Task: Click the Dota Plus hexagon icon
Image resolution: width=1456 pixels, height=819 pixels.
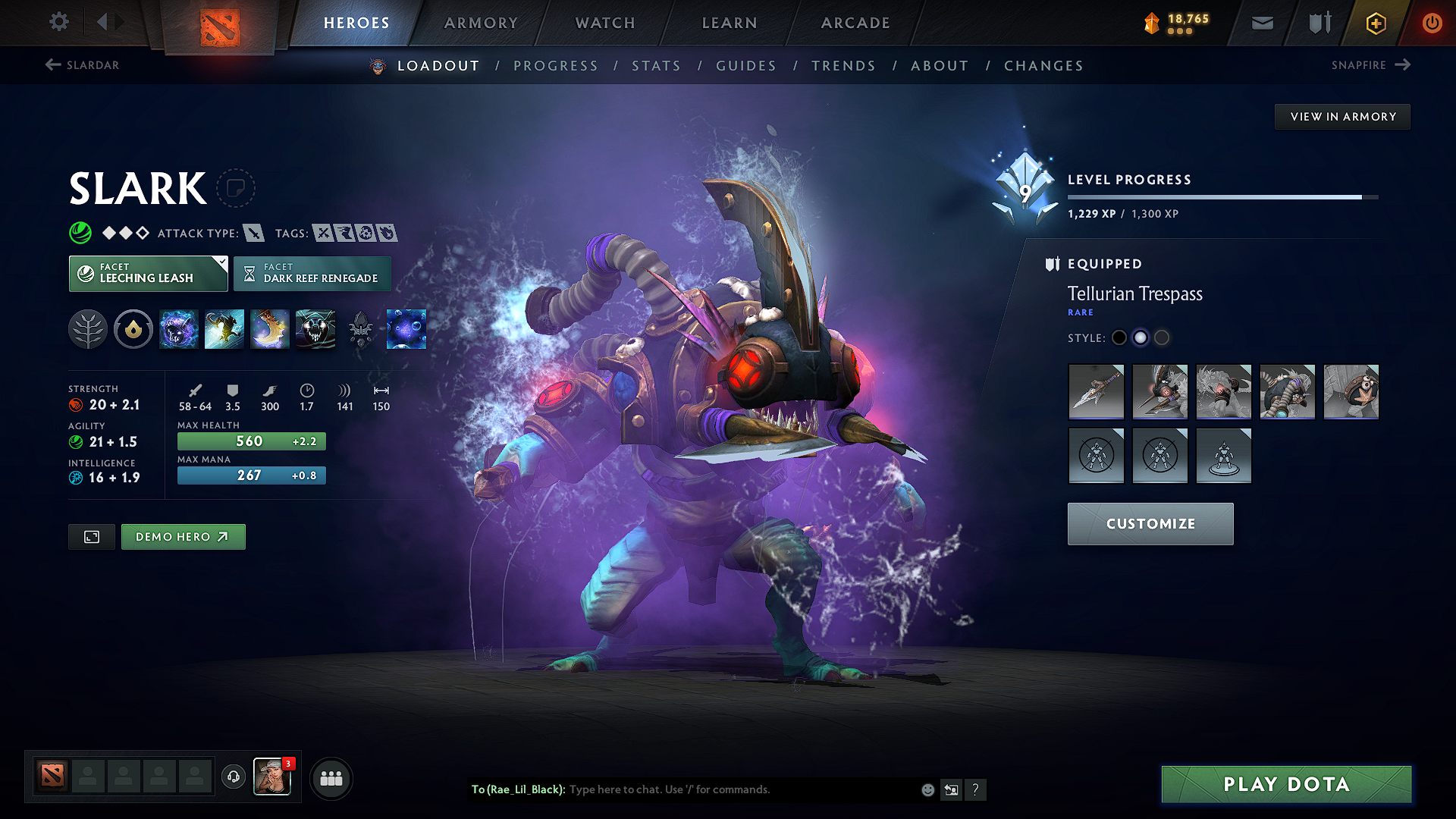Action: coord(1375,23)
